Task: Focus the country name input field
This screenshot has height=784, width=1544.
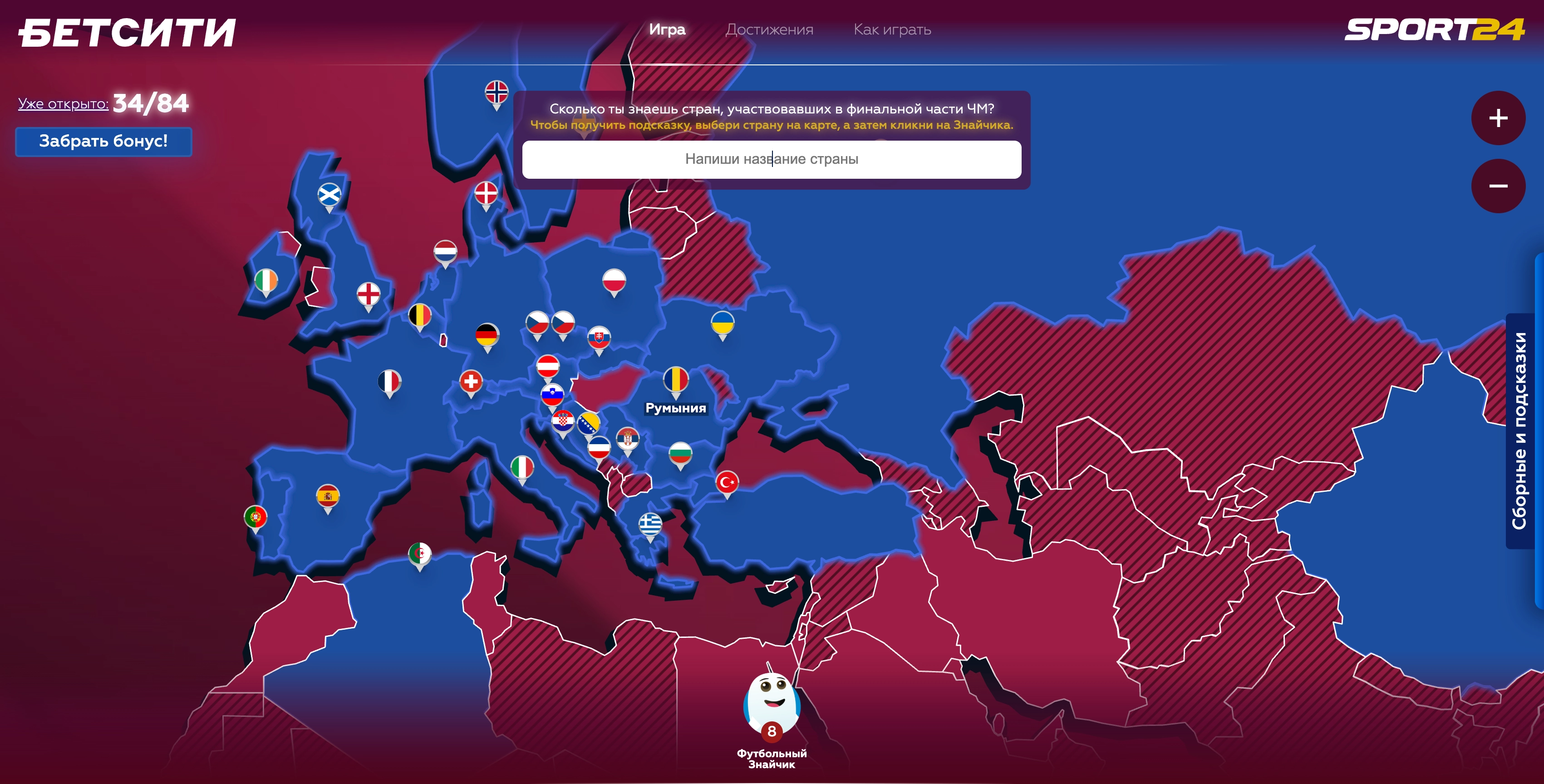Action: tap(772, 159)
